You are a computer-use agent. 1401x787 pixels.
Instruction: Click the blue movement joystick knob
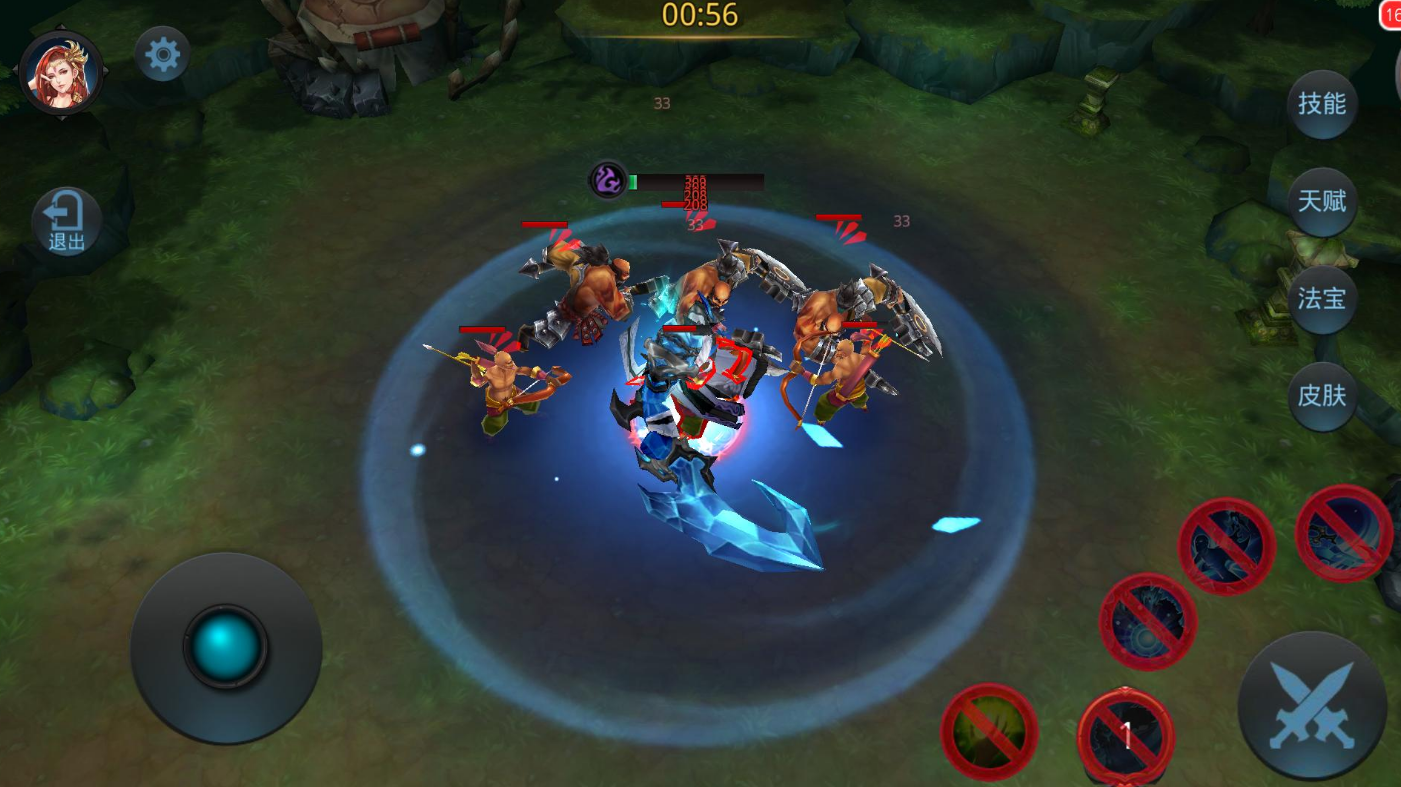click(x=226, y=647)
